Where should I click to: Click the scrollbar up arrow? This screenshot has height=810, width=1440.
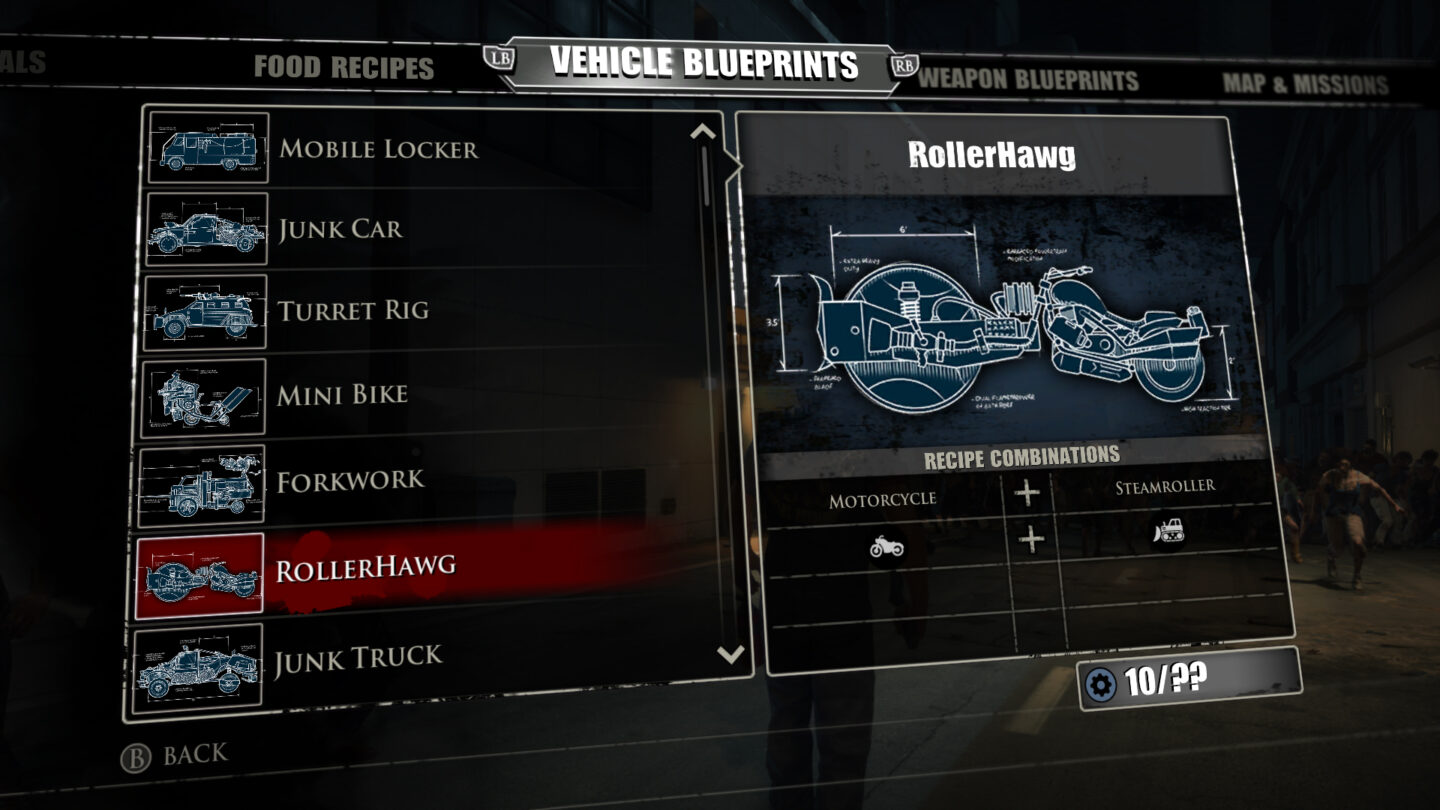click(703, 130)
